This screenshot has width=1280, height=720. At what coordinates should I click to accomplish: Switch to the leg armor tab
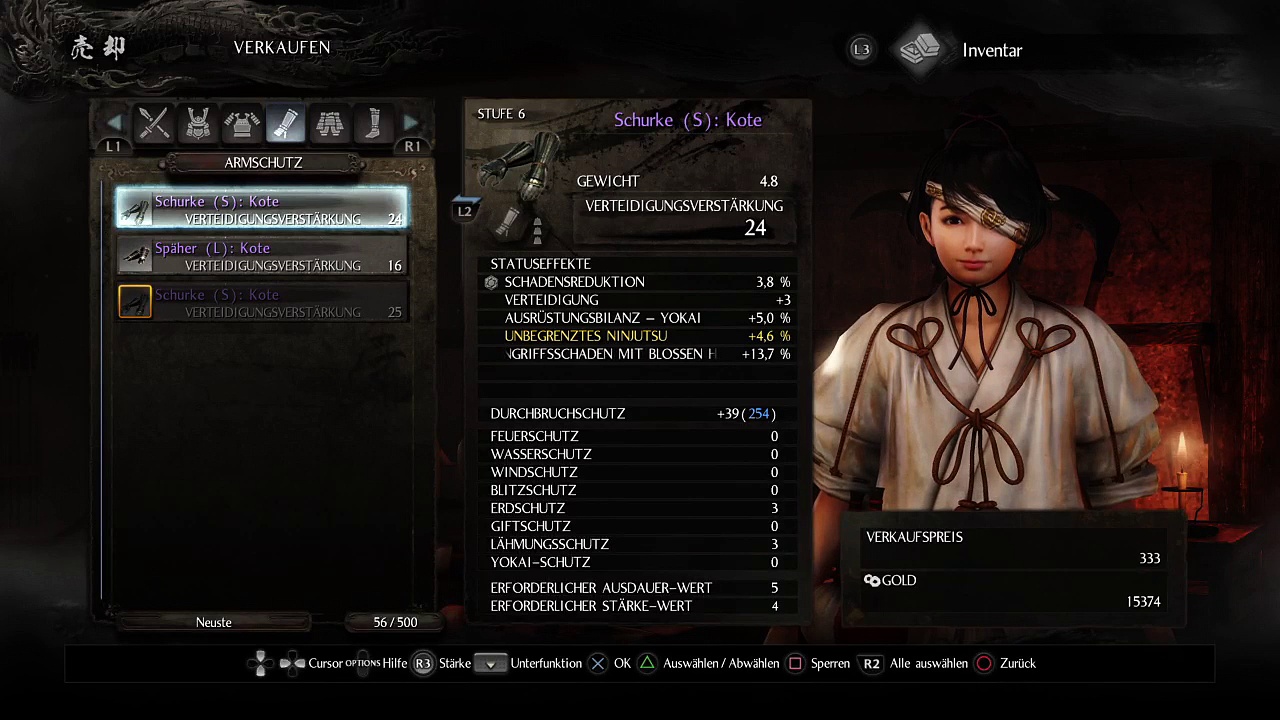(x=330, y=123)
